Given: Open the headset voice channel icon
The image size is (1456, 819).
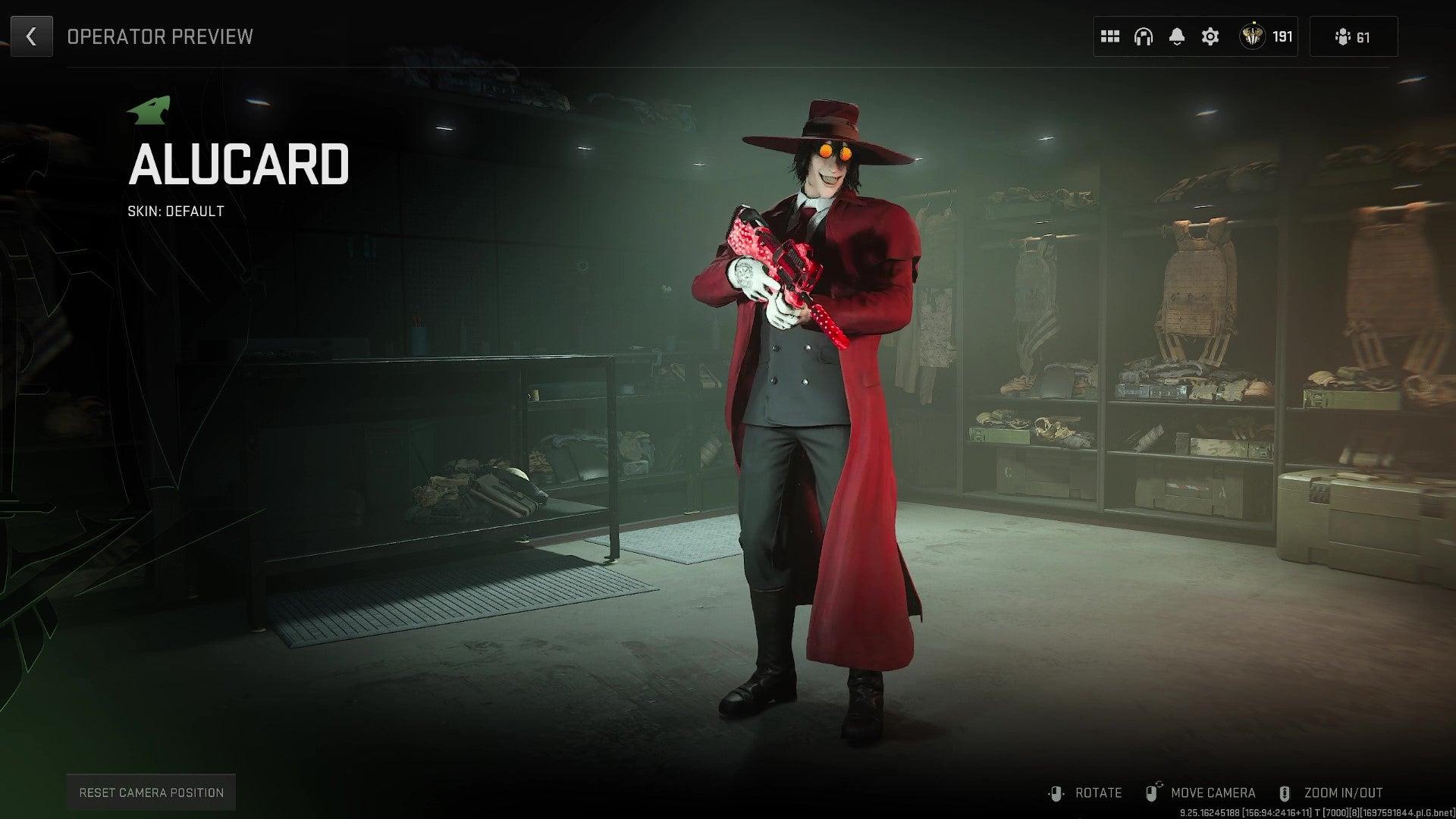Looking at the screenshot, I should (x=1144, y=36).
